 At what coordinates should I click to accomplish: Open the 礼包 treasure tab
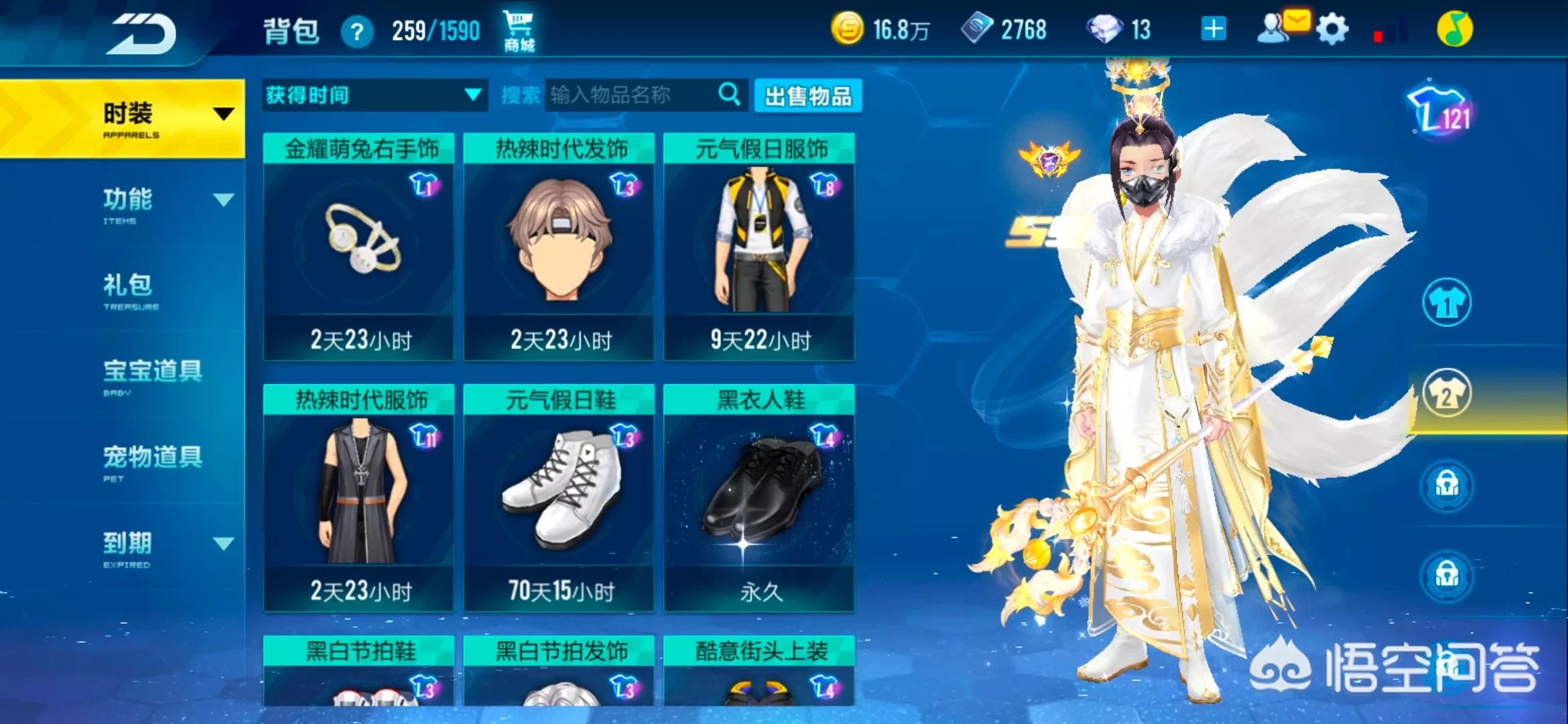tap(127, 289)
